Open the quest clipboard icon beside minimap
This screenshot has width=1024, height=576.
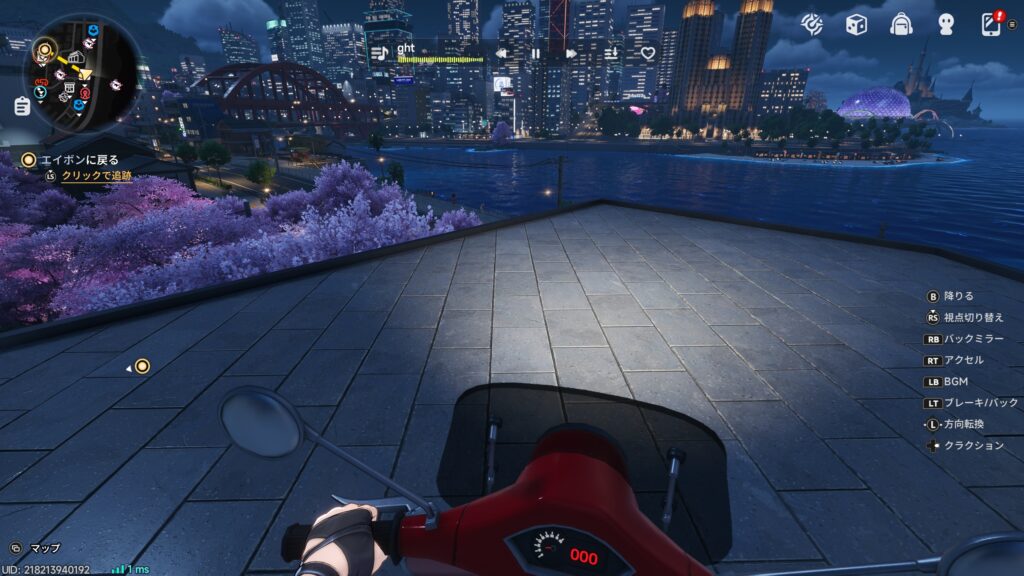(22, 105)
